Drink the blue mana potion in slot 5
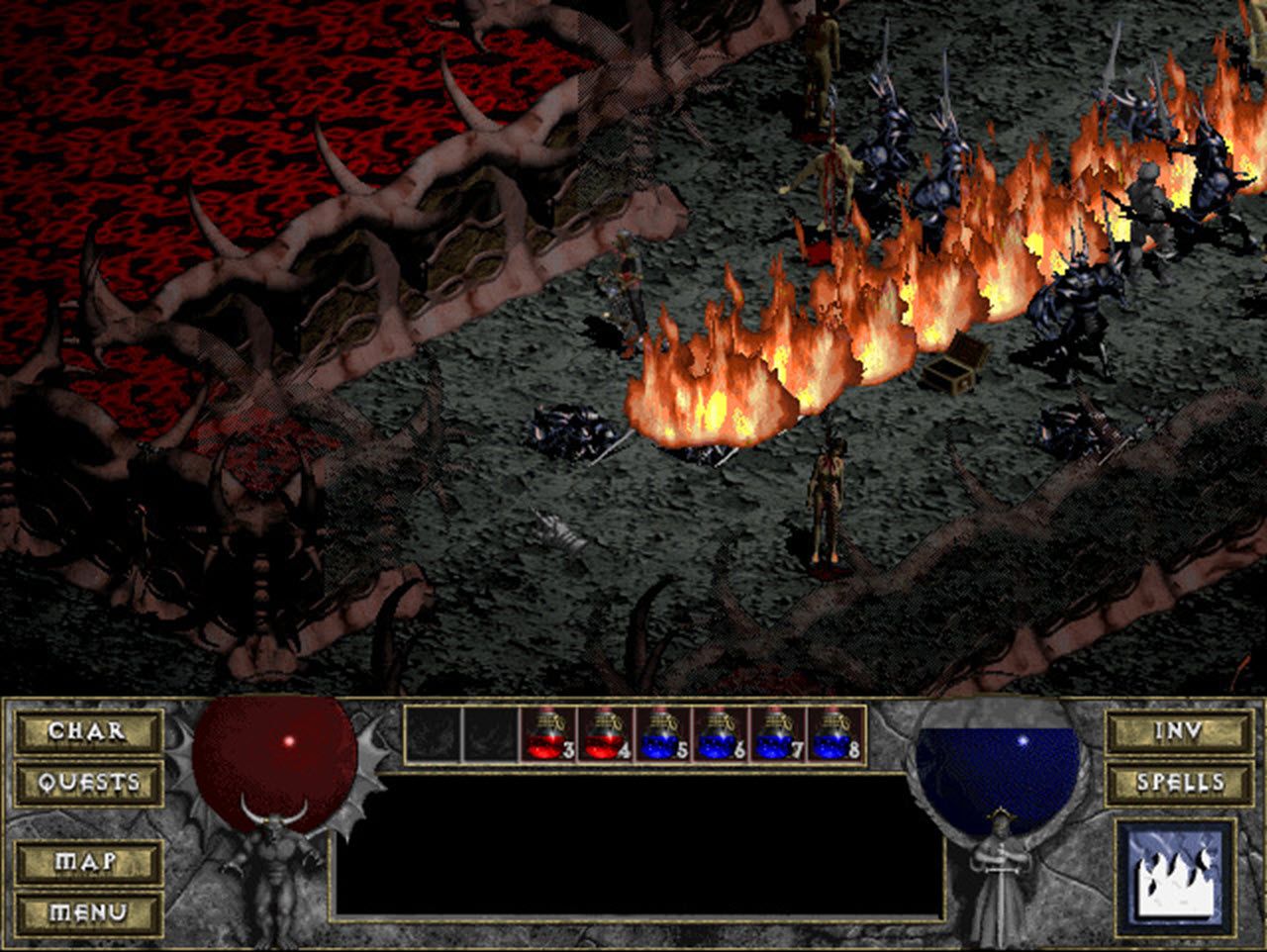The height and width of the screenshot is (952, 1267). pos(661,734)
